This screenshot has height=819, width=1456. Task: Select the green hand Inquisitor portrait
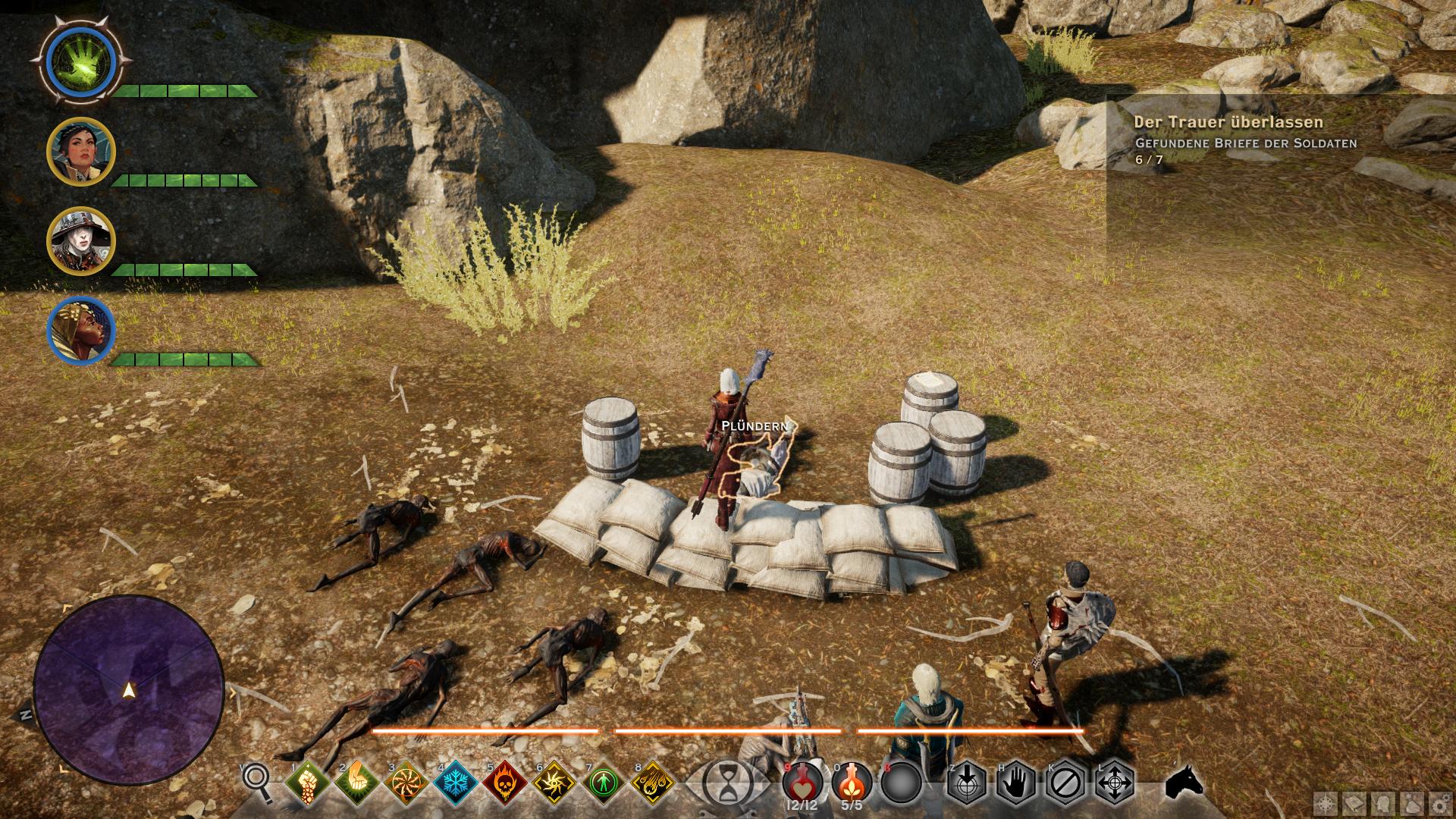(x=80, y=62)
